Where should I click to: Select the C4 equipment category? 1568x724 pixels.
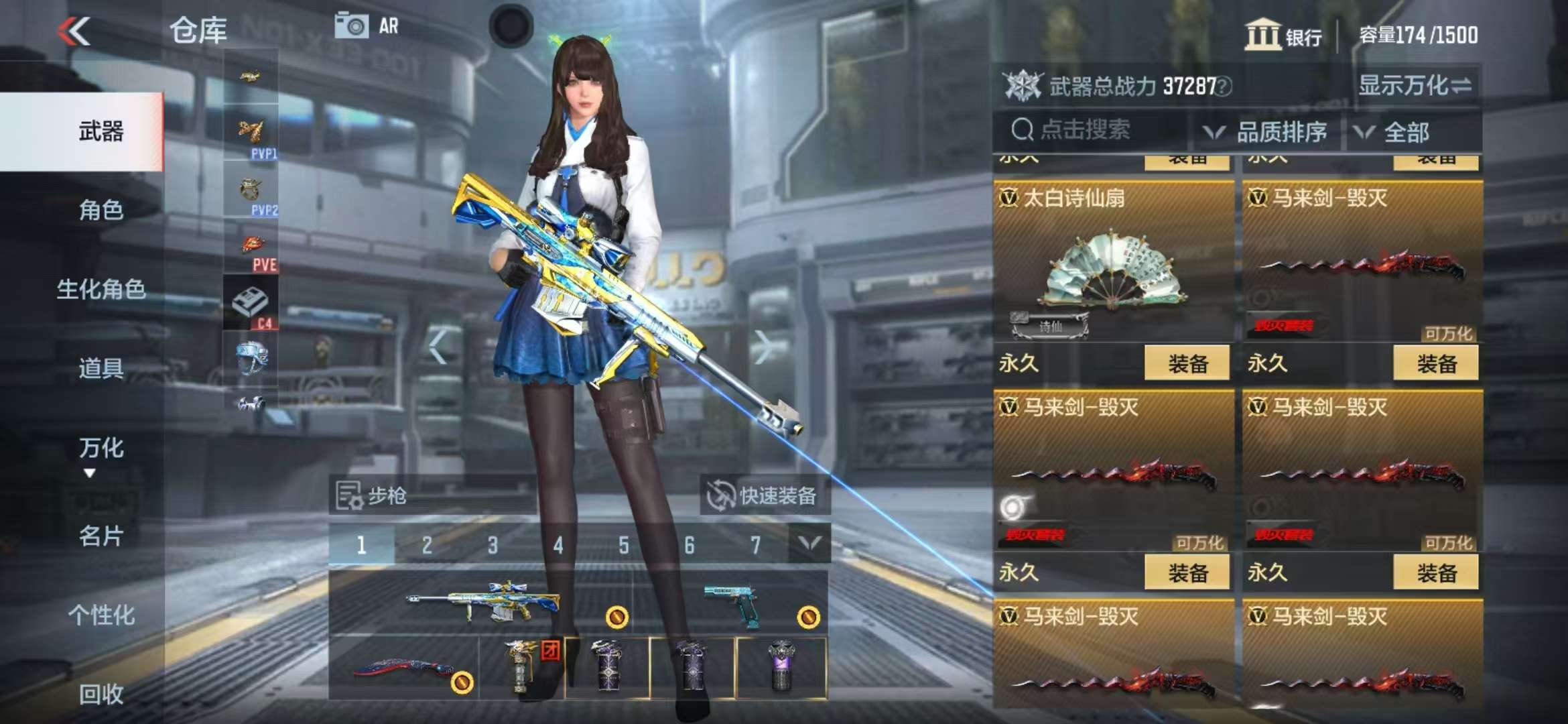[251, 305]
